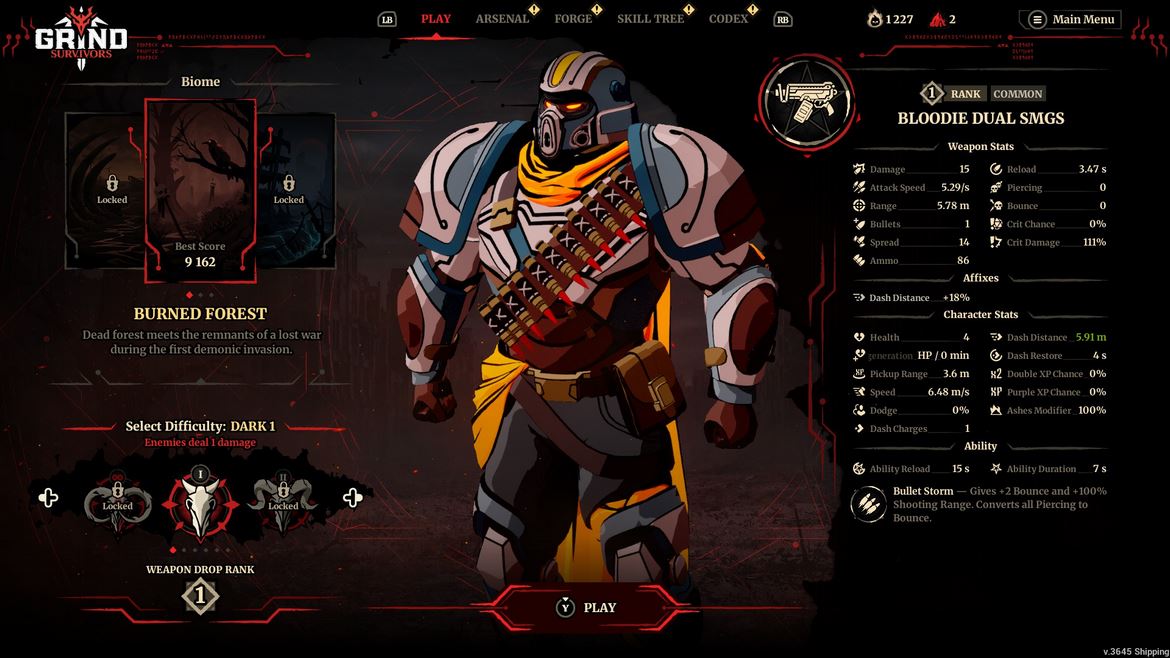The width and height of the screenshot is (1170, 658).
Task: Switch to the Arsenal tab
Action: coord(502,19)
